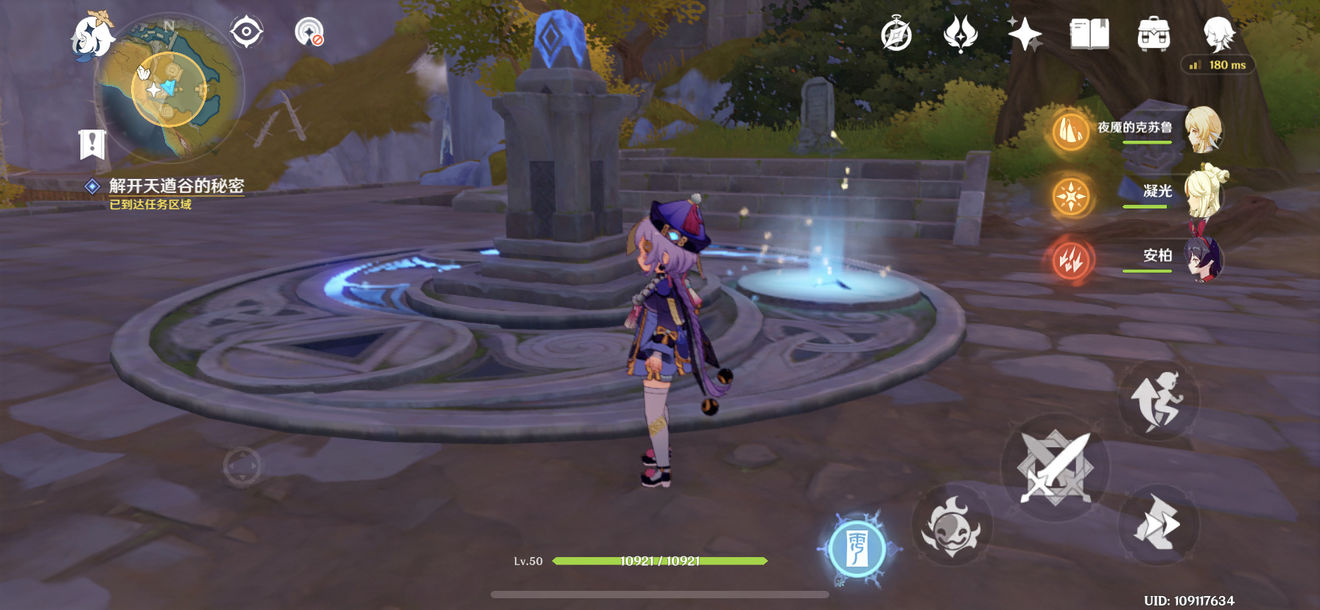Tap the jump button
This screenshot has height=610, width=1320.
coord(1158,398)
